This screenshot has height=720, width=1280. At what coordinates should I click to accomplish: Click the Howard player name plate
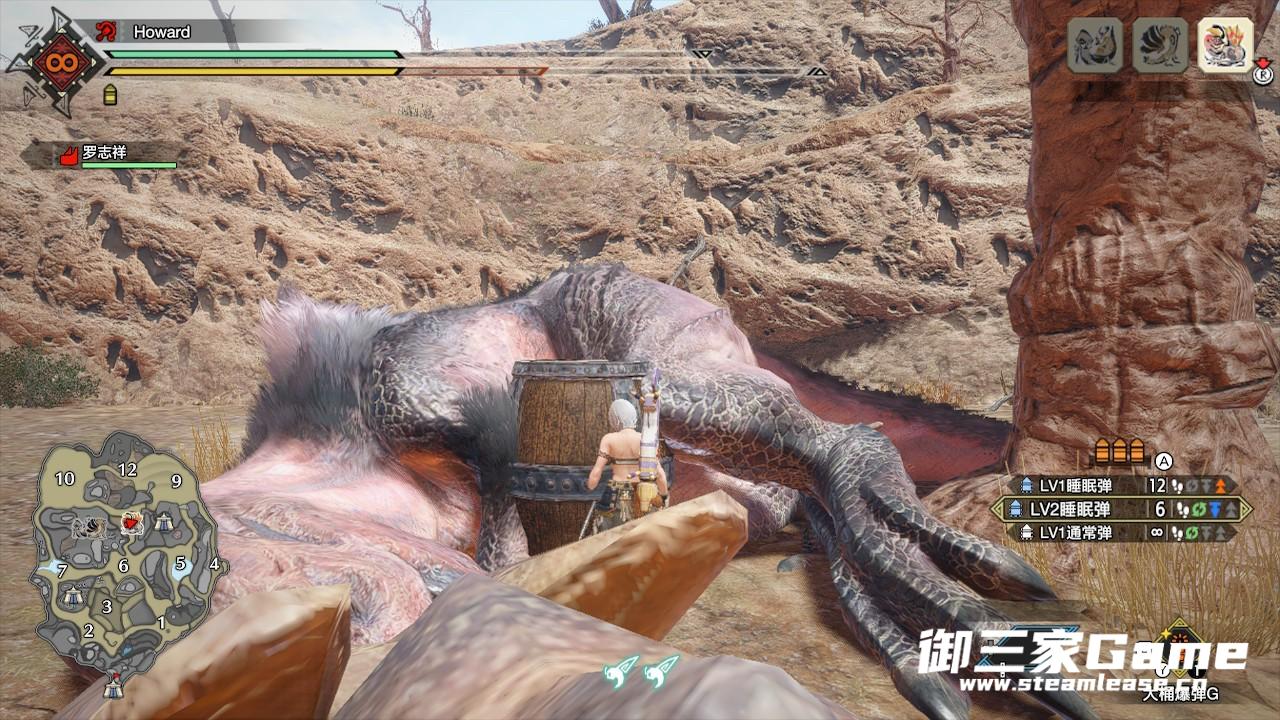coord(160,32)
